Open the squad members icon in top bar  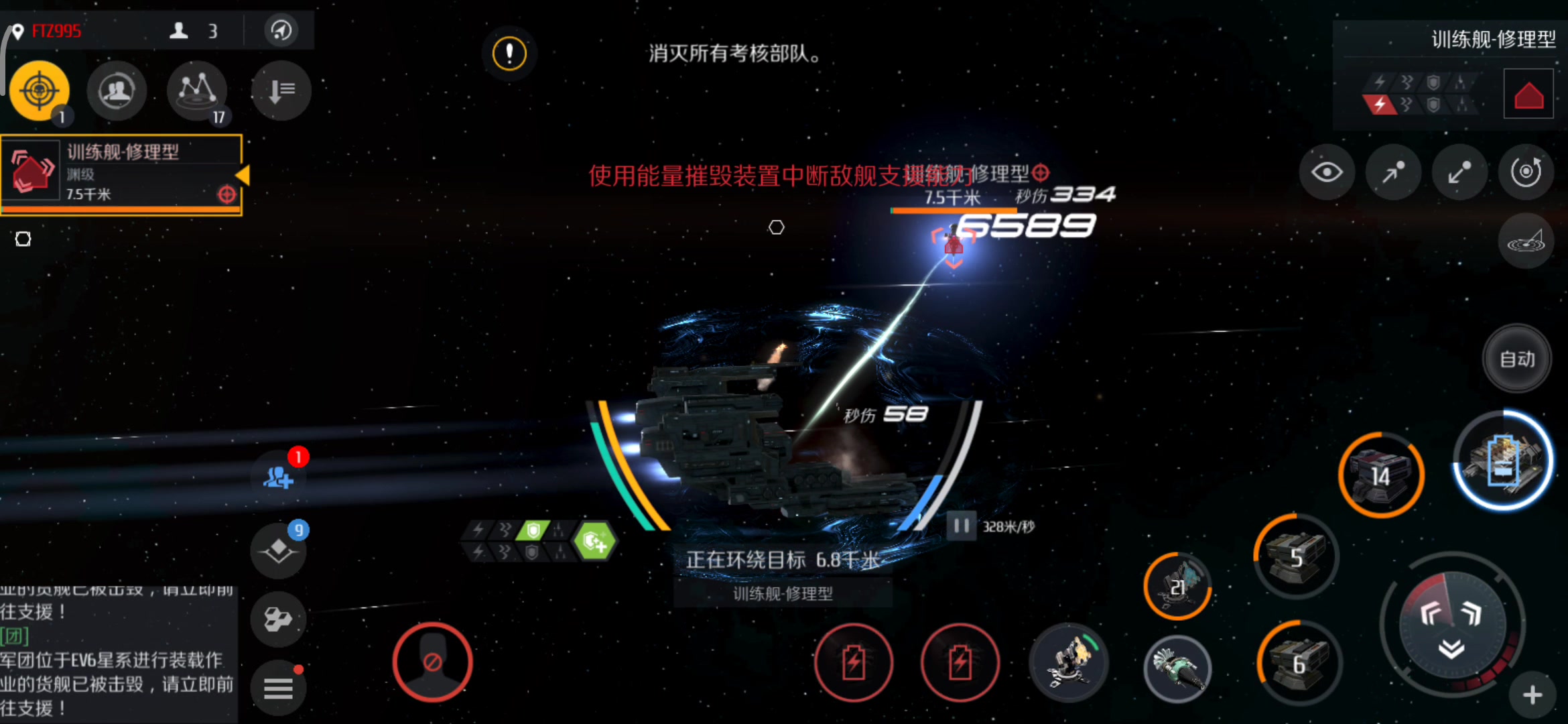coord(117,90)
